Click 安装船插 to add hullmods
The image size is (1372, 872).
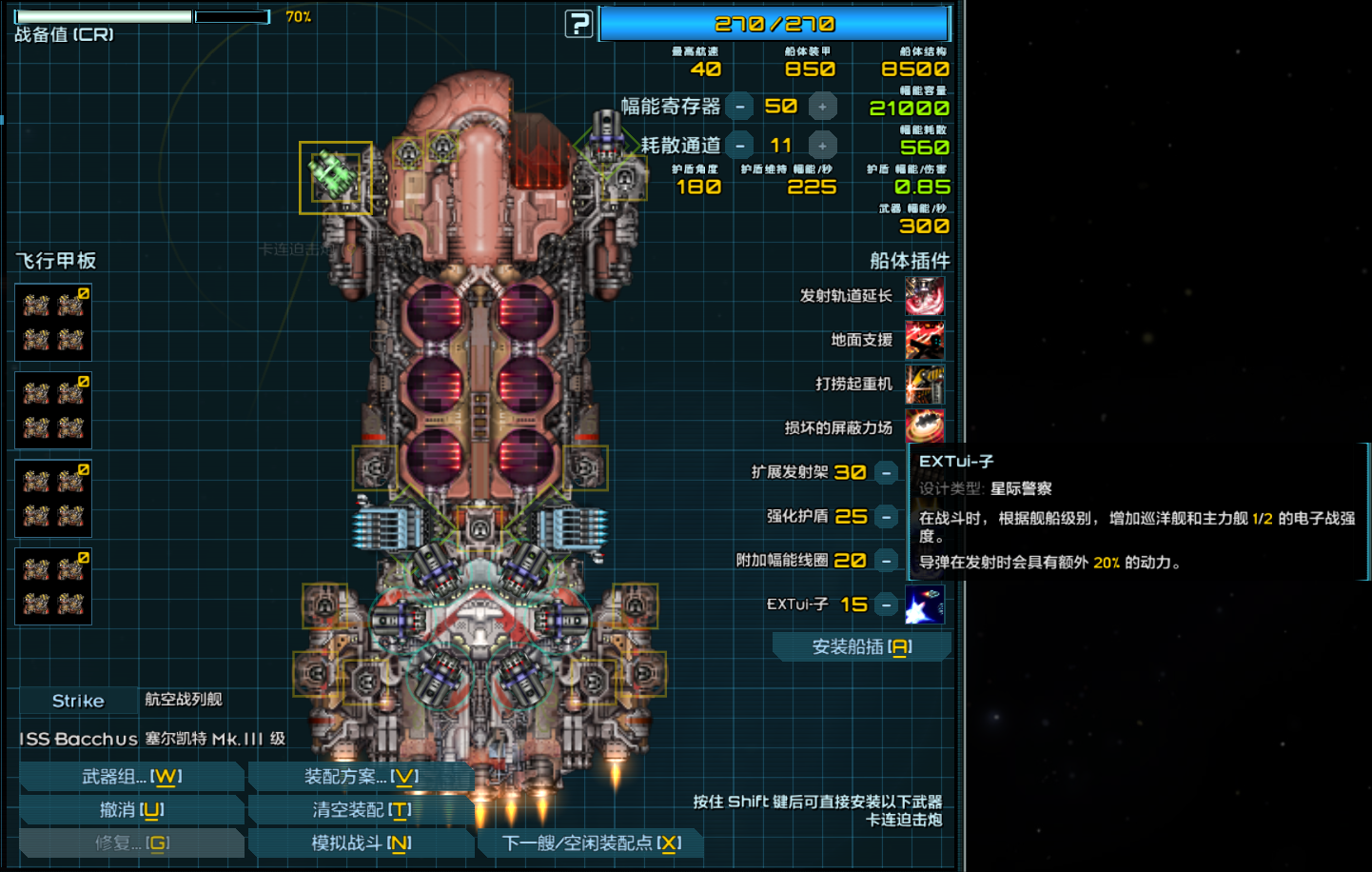[x=861, y=647]
